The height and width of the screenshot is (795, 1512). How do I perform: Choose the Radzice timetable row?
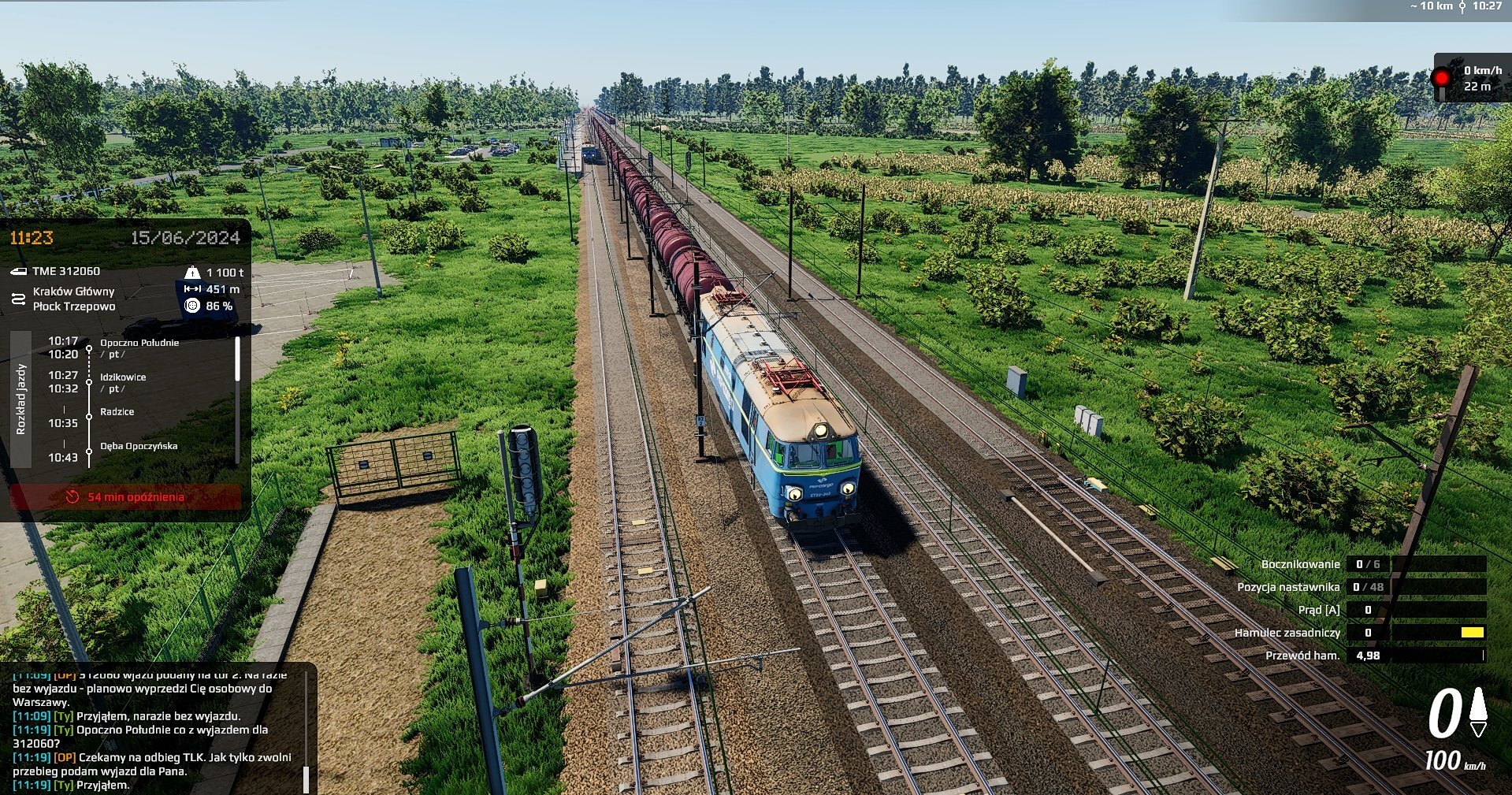click(117, 412)
